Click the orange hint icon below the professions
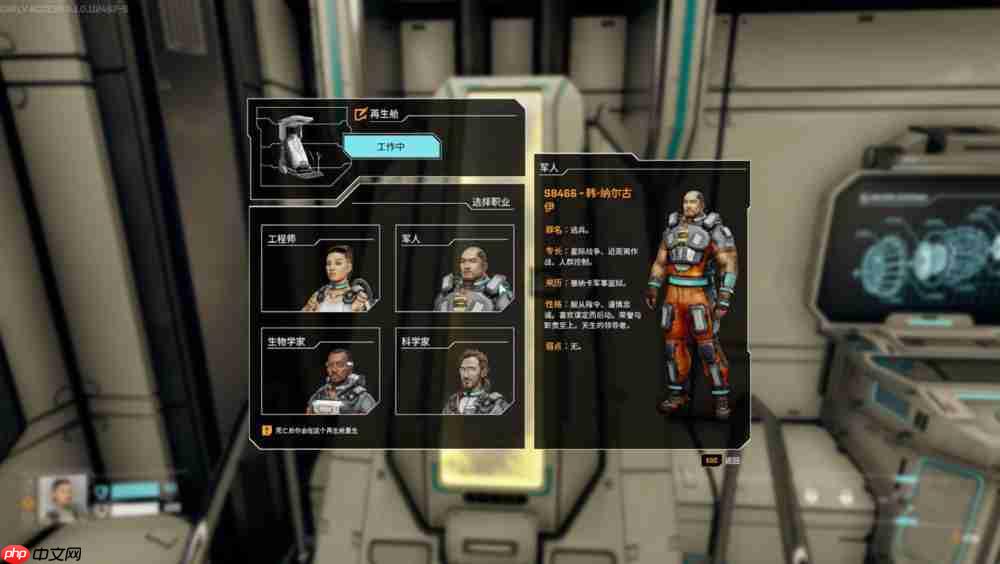 [266, 430]
